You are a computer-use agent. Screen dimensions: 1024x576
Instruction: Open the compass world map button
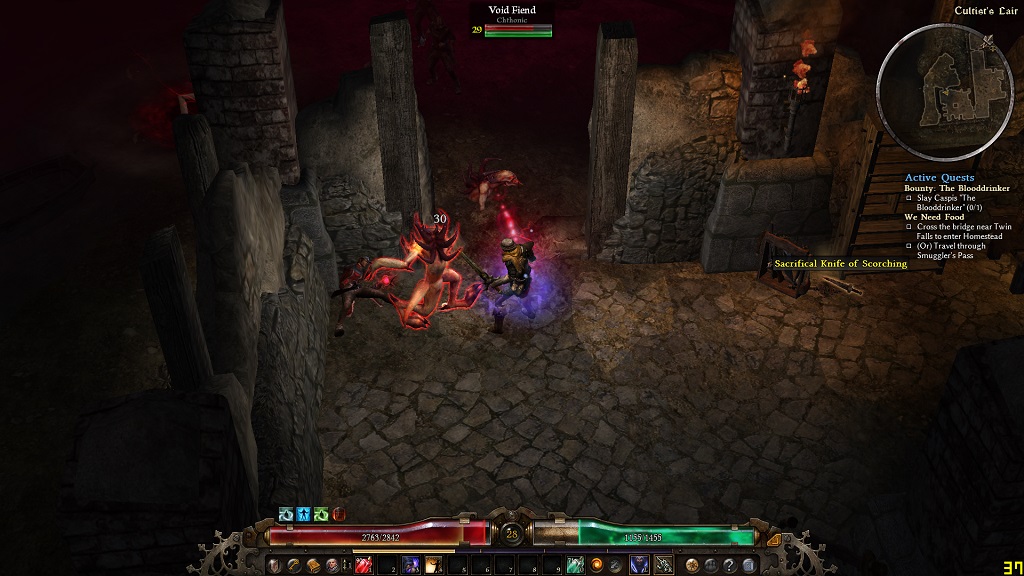click(693, 566)
